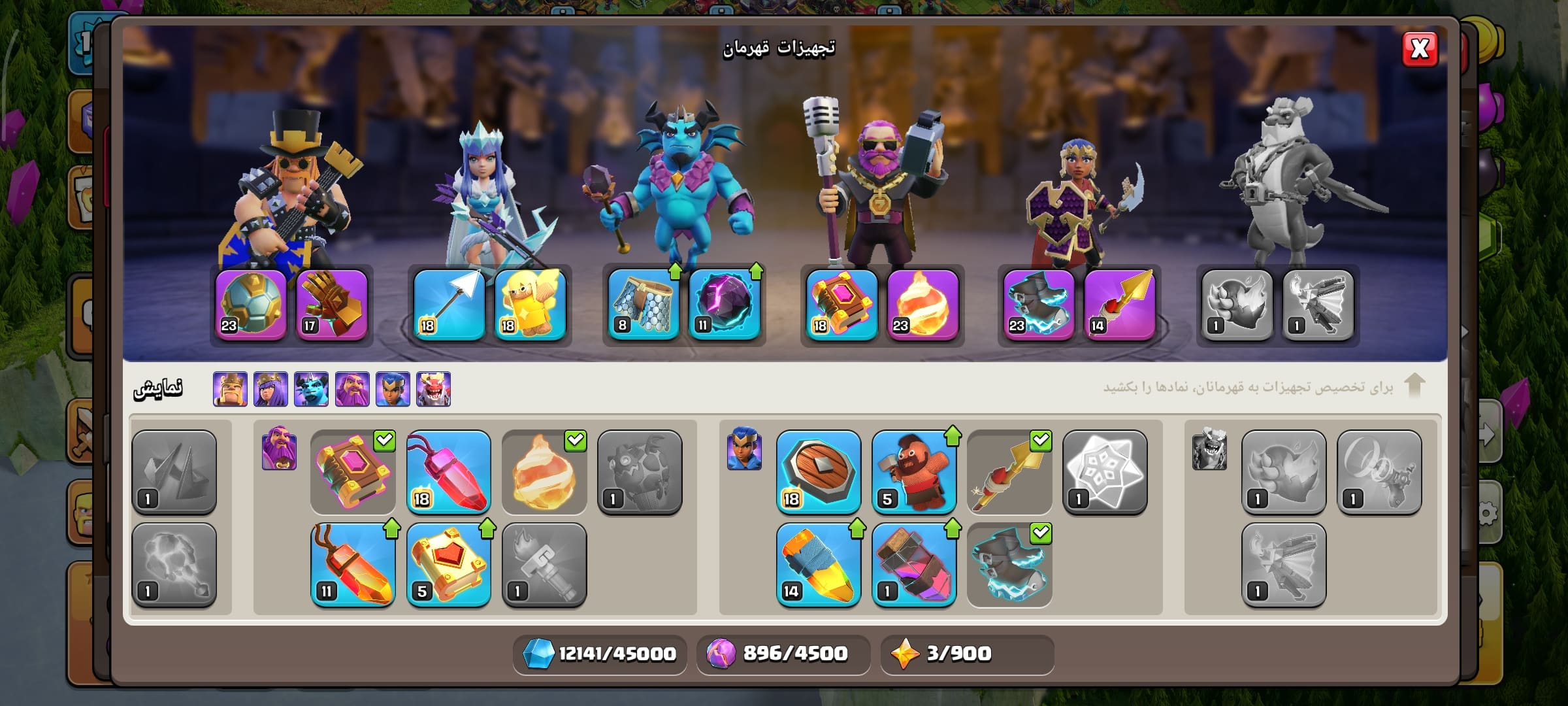This screenshot has width=1568, height=706.
Task: Choose the golden rocket vial level 14
Action: (818, 565)
